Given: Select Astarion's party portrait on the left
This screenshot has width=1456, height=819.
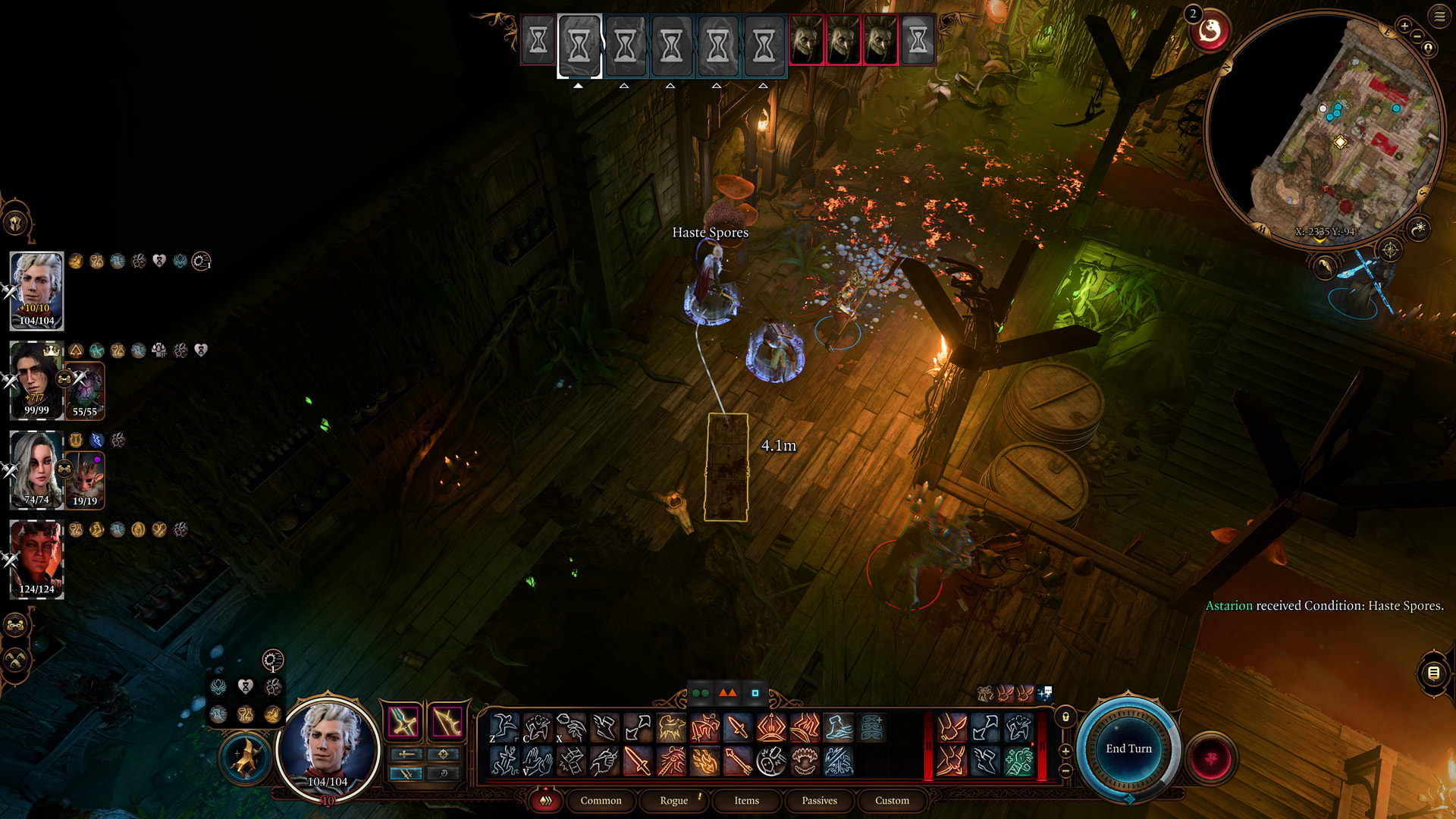Looking at the screenshot, I should 36,290.
